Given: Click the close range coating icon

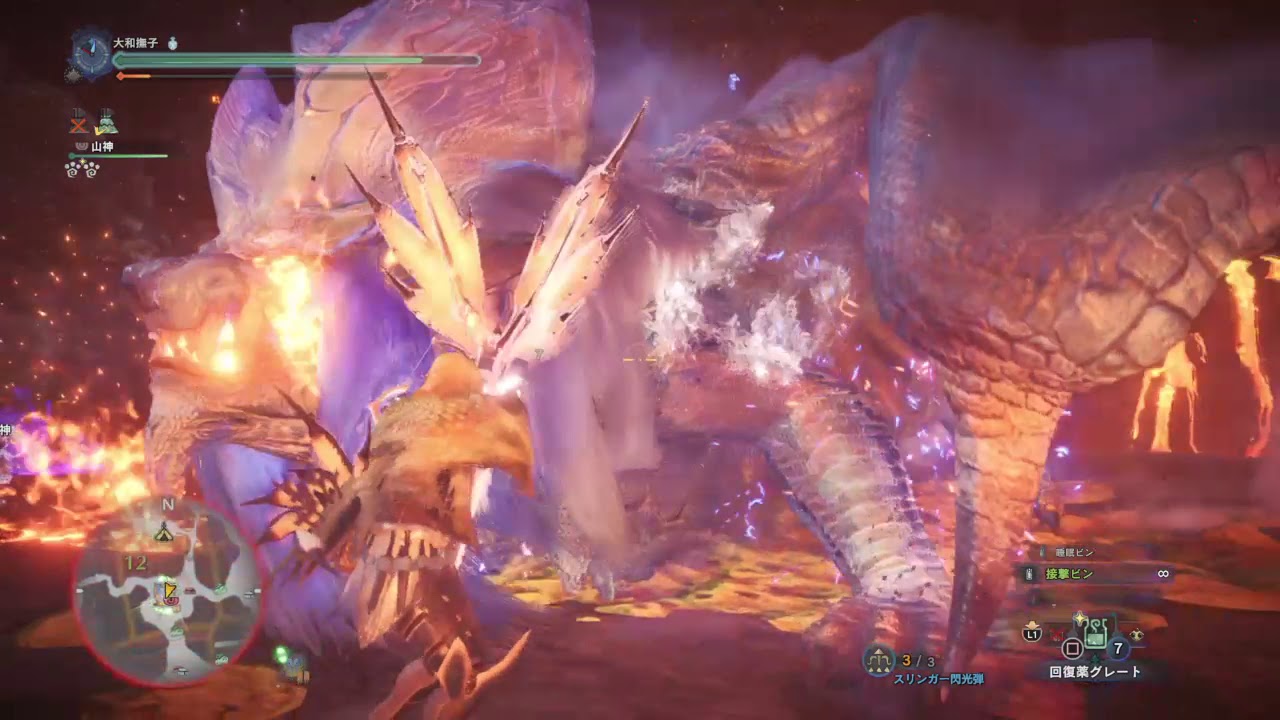Looking at the screenshot, I should (1028, 572).
